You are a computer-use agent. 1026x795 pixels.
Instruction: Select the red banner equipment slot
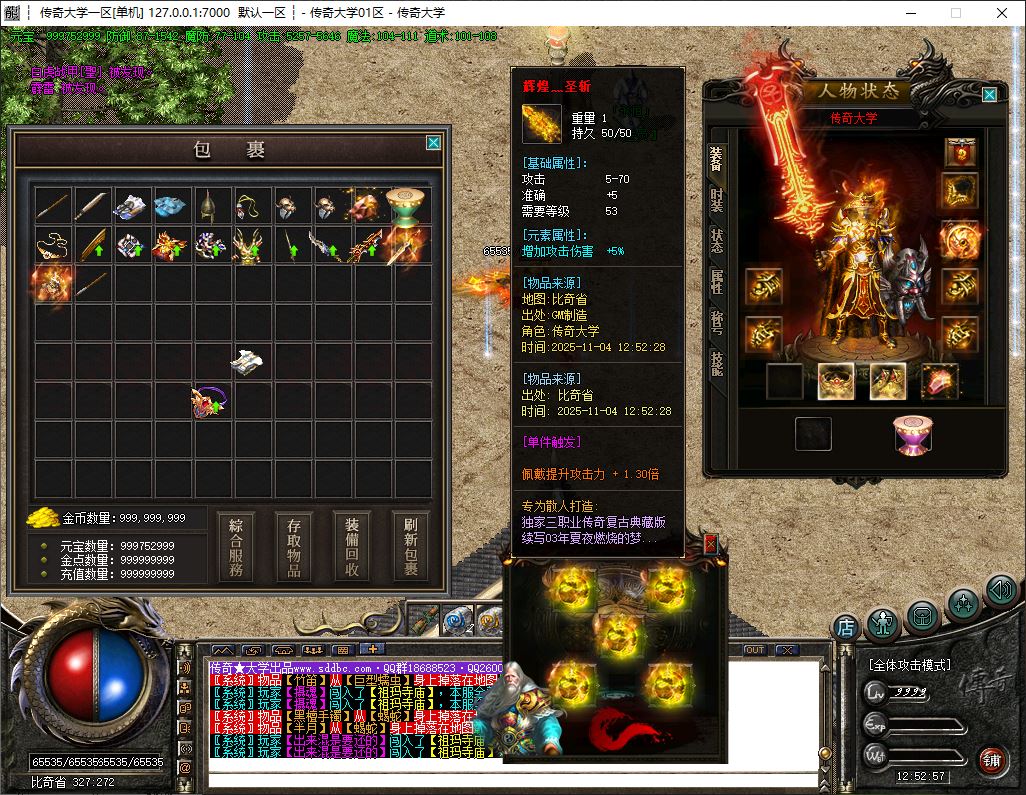coord(962,151)
